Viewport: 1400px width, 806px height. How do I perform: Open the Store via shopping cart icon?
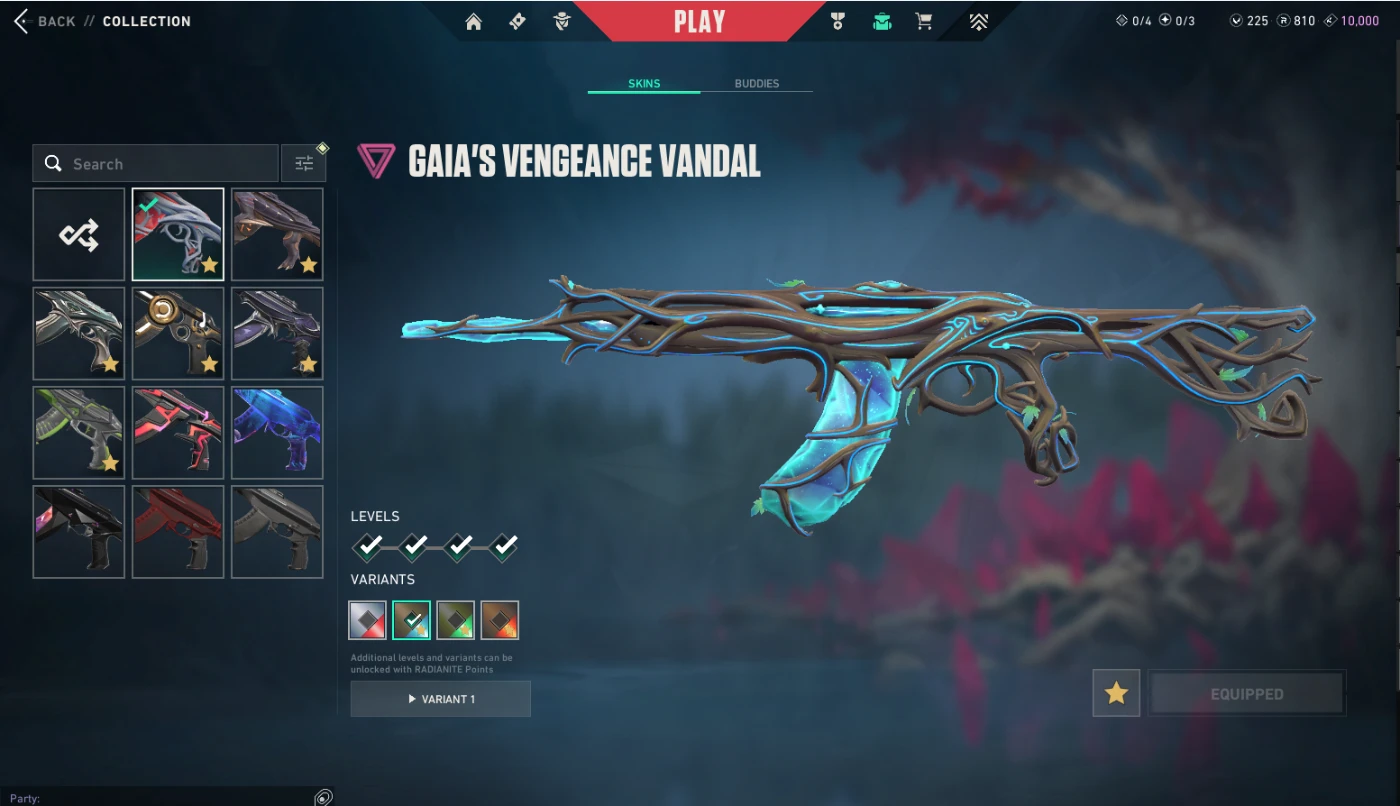tap(924, 21)
